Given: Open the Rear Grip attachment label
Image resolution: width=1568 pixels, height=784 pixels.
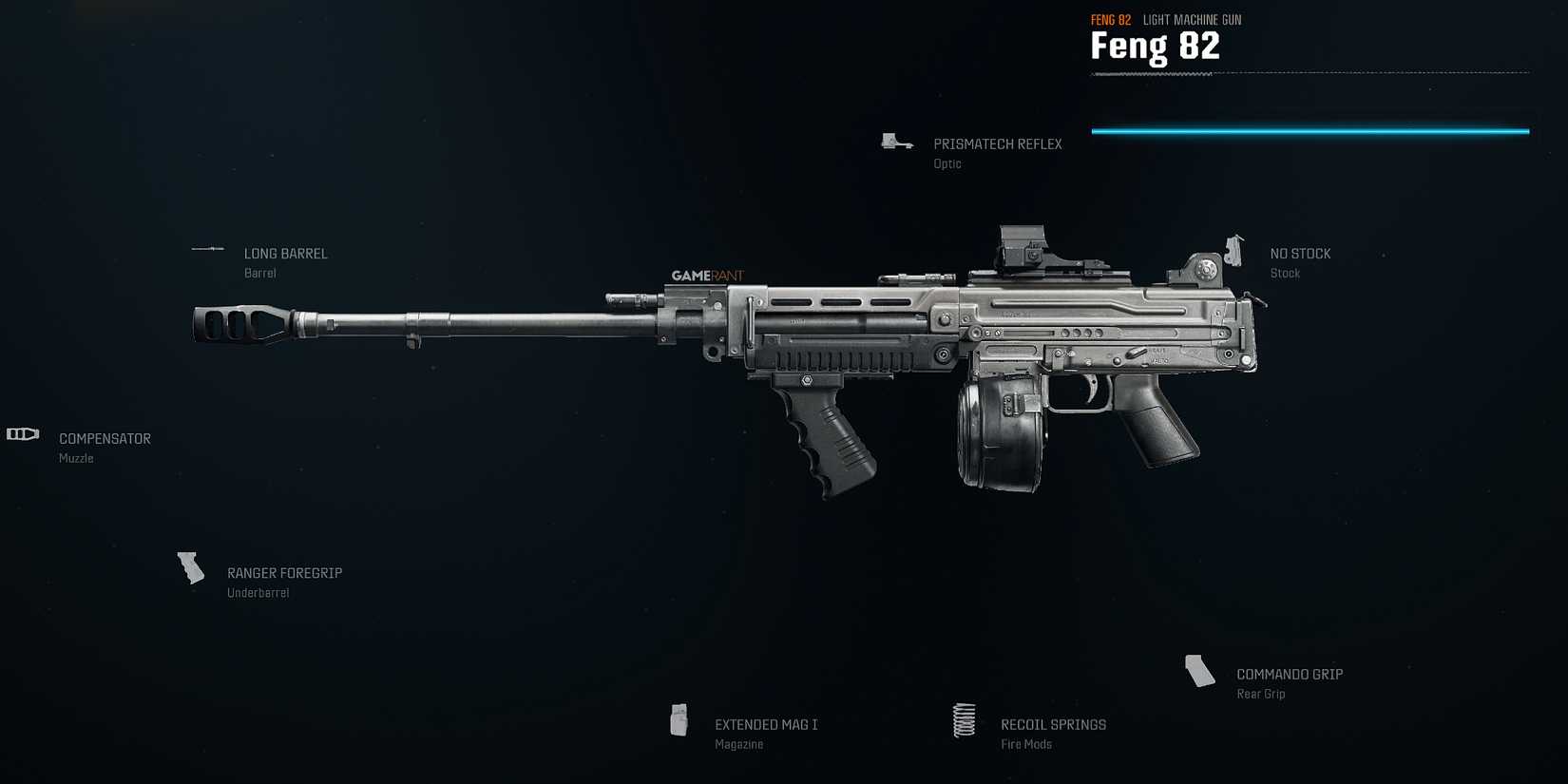Looking at the screenshot, I should [x=1260, y=694].
